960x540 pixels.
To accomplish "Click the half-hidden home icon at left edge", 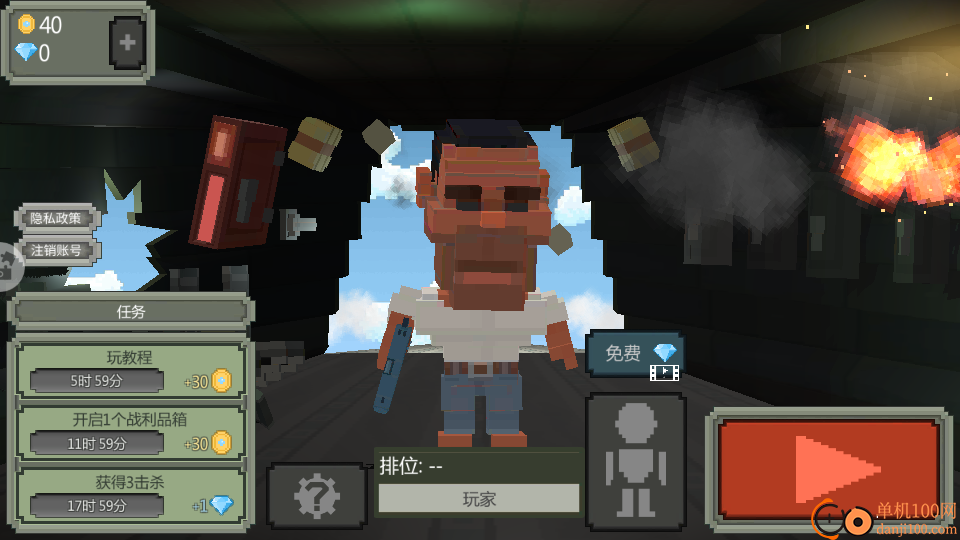I will coord(8,265).
